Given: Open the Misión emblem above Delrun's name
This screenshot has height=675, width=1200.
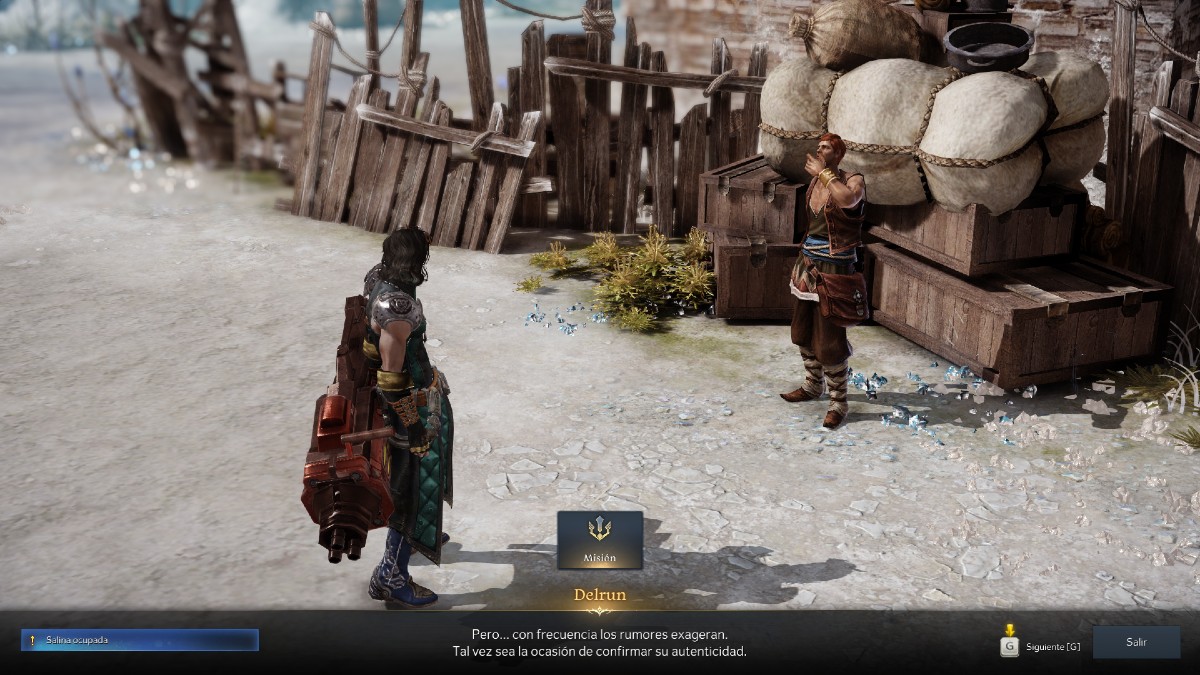Looking at the screenshot, I should coord(600,540).
